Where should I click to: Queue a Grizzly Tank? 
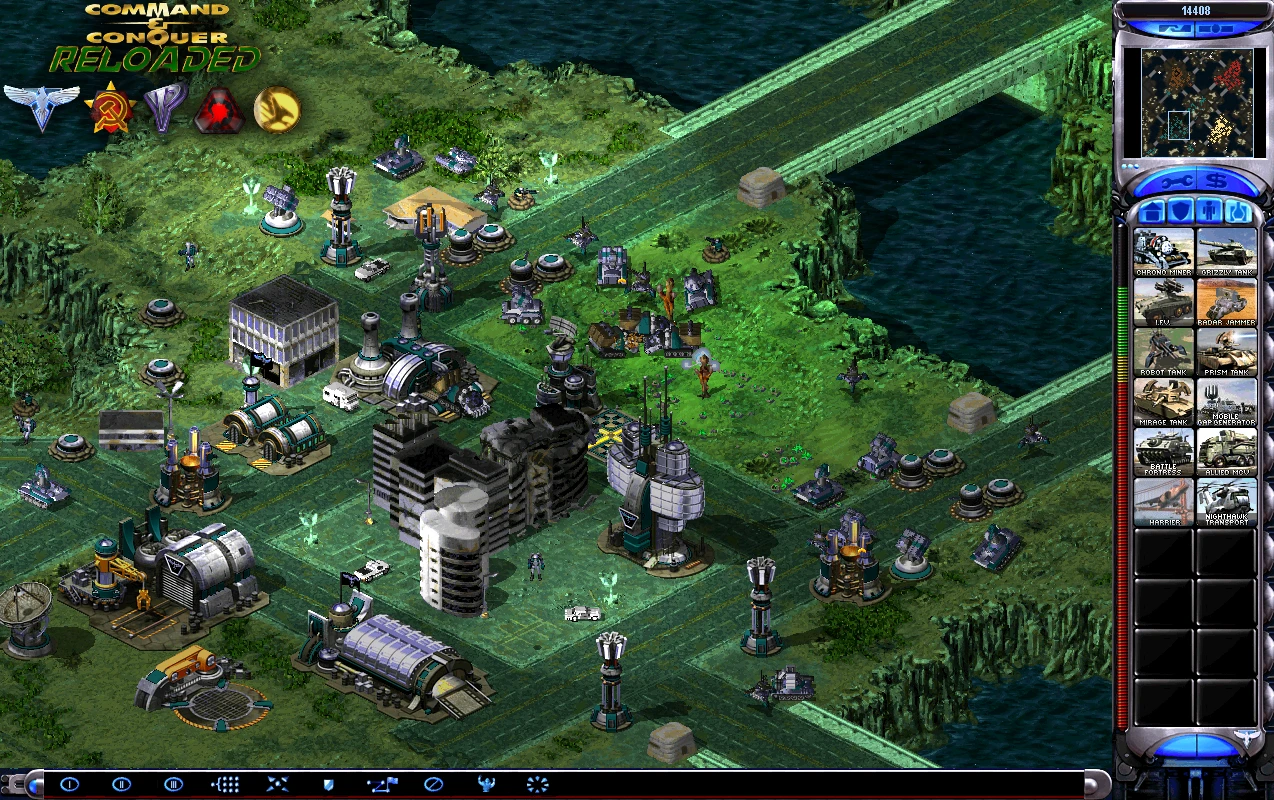point(1227,252)
